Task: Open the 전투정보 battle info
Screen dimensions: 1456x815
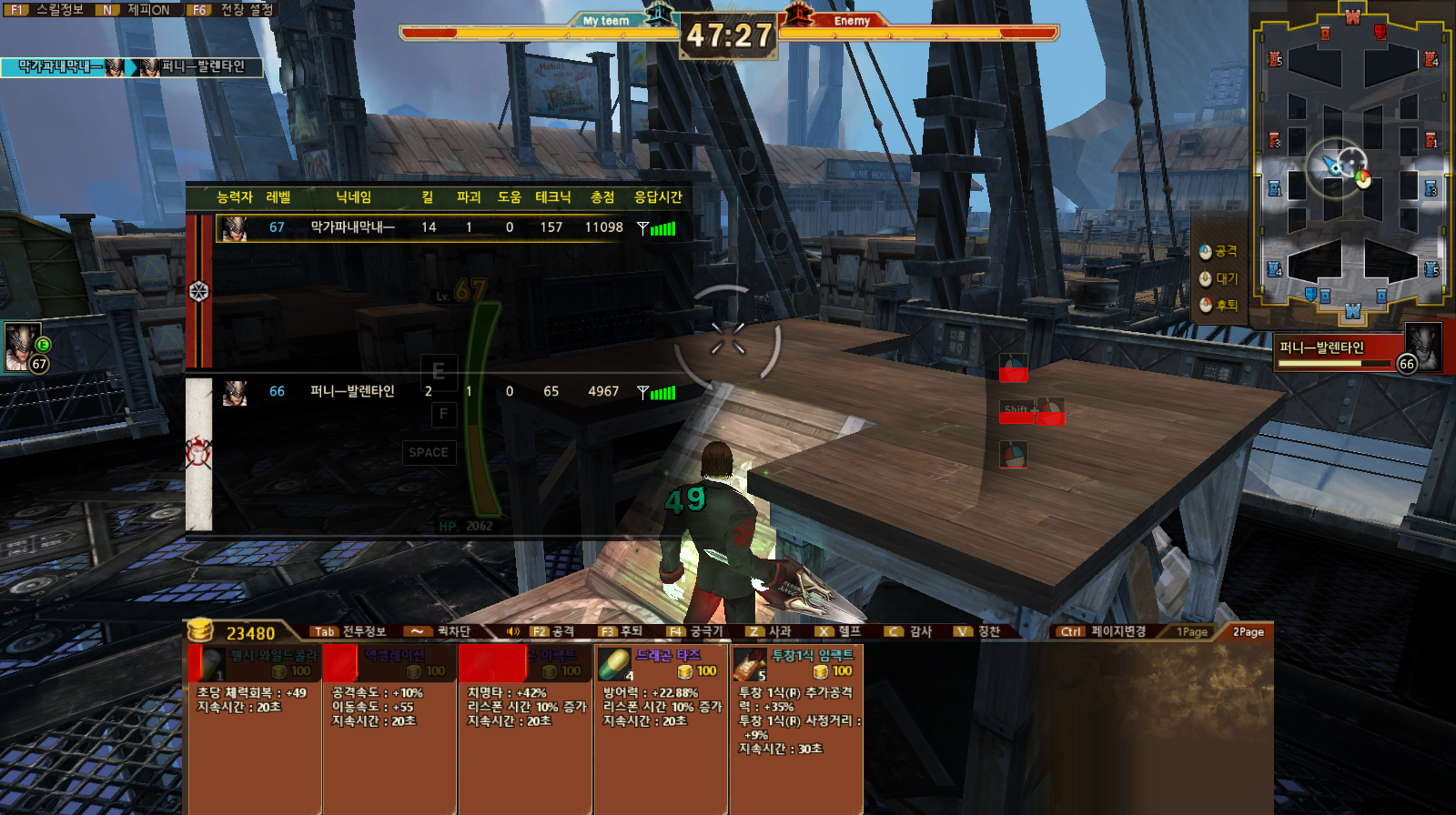Action: click(x=351, y=631)
